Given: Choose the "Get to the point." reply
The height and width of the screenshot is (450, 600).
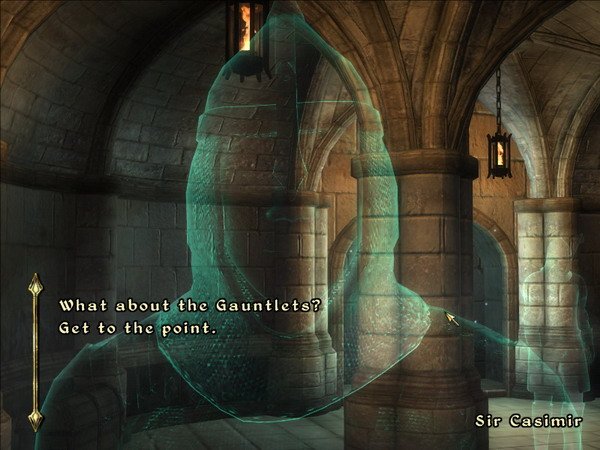Looking at the screenshot, I should pyautogui.click(x=138, y=327).
